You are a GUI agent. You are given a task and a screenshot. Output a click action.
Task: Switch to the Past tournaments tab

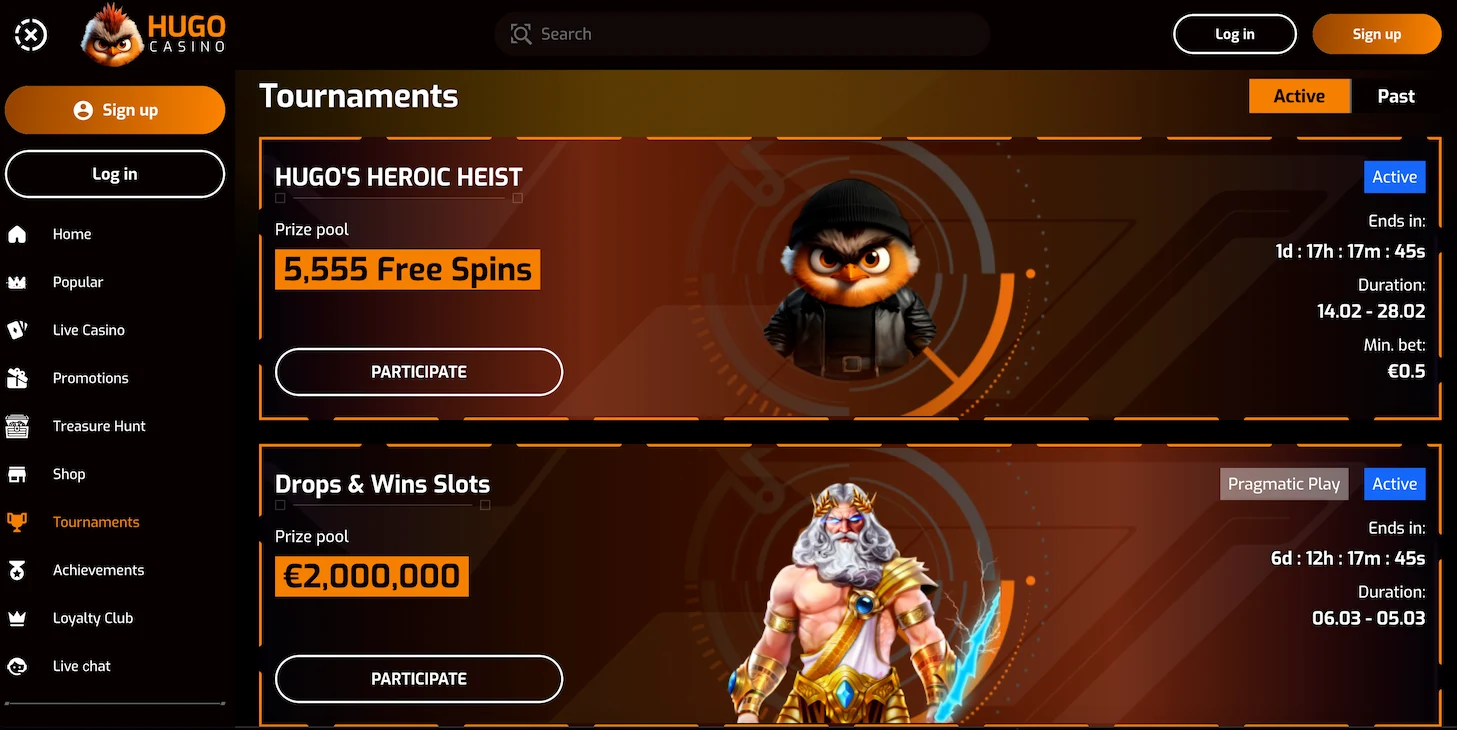pyautogui.click(x=1395, y=95)
